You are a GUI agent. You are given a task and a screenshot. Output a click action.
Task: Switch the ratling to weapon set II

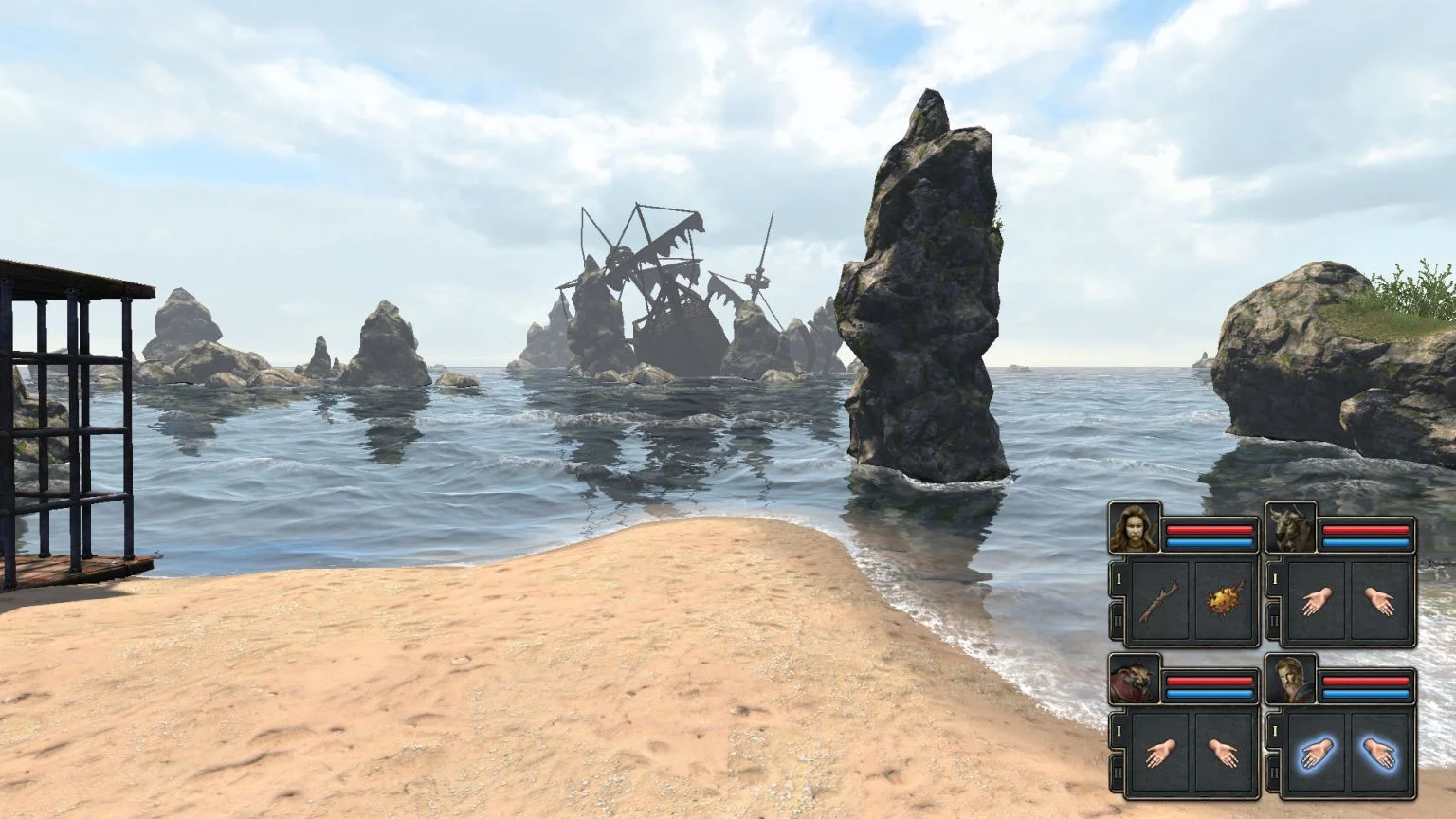click(1118, 773)
